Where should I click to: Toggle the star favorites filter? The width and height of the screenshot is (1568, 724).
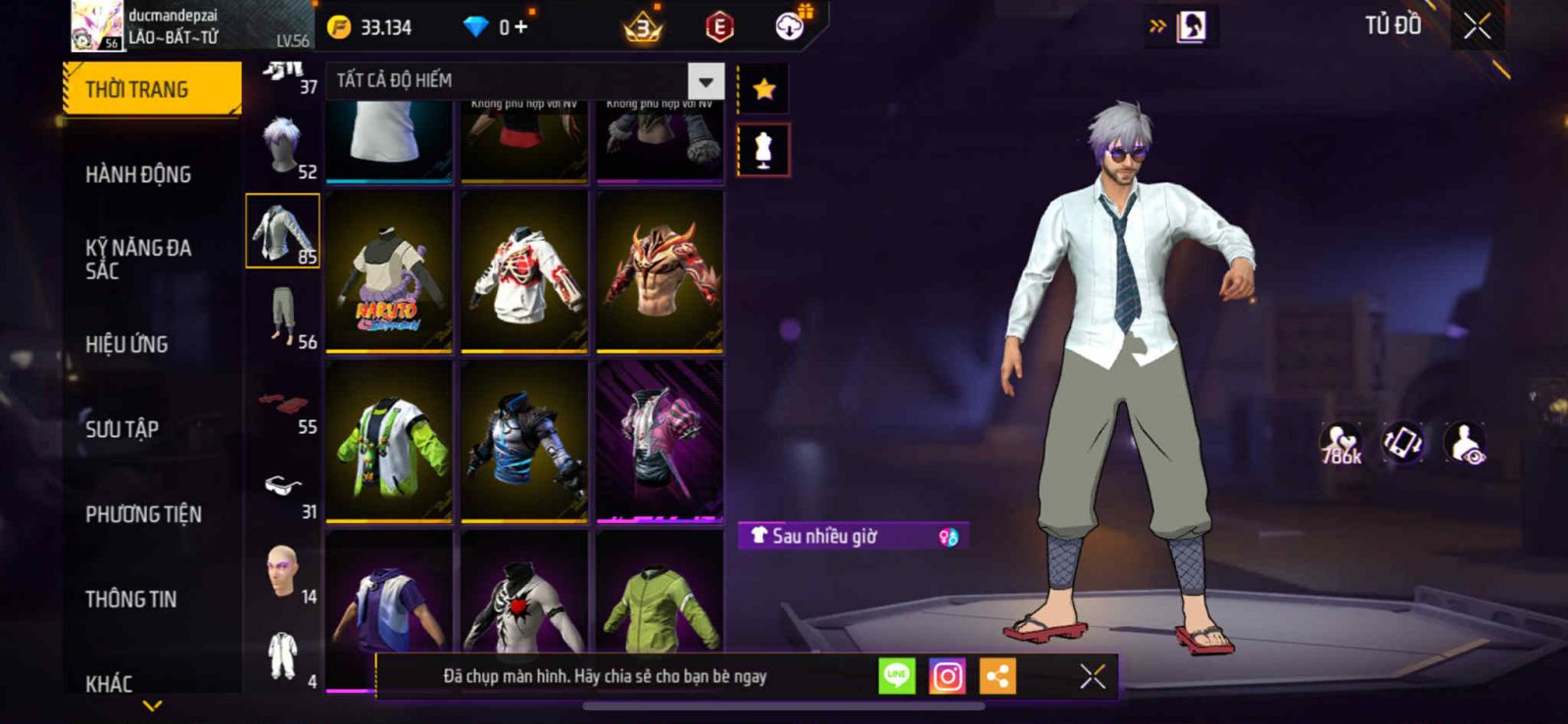(x=763, y=89)
